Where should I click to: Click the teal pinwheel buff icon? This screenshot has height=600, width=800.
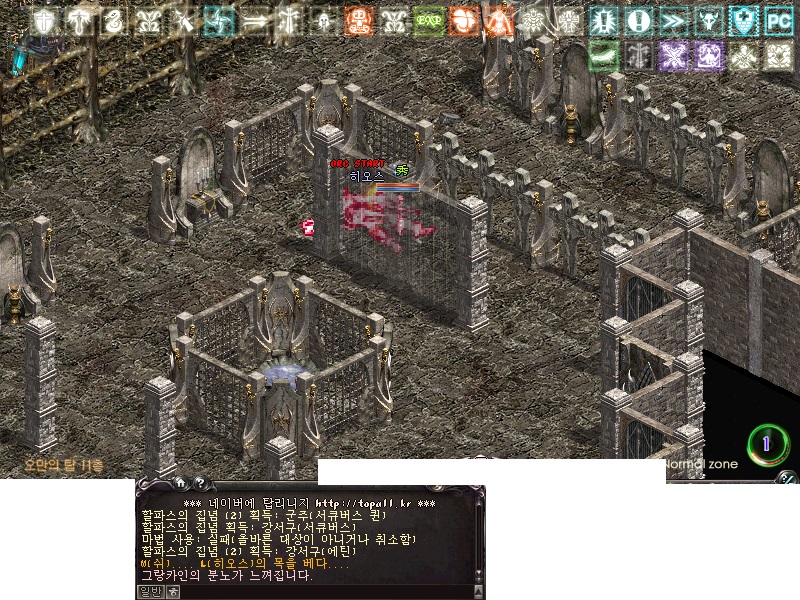point(219,20)
